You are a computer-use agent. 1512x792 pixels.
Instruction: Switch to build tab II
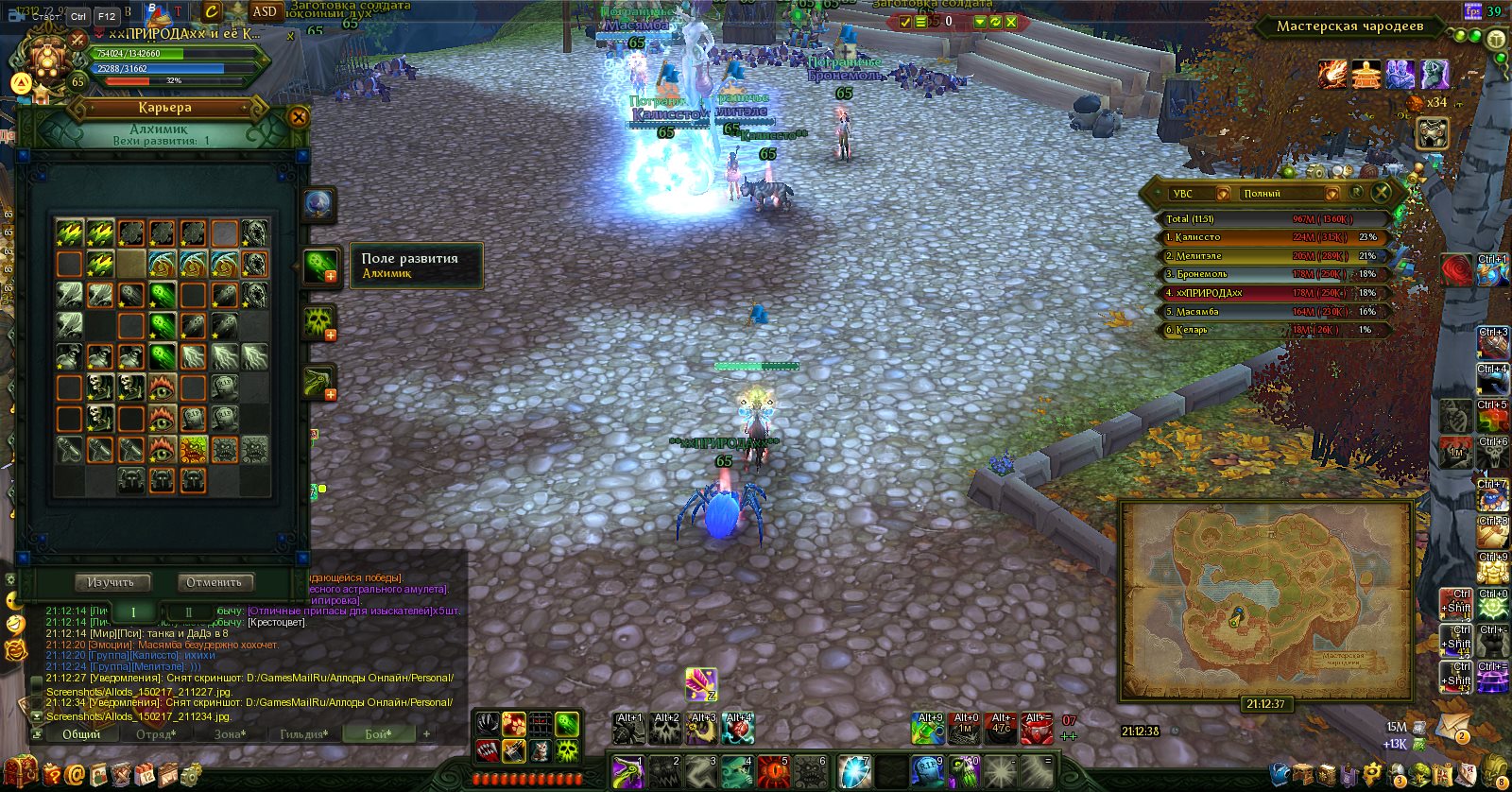point(189,611)
